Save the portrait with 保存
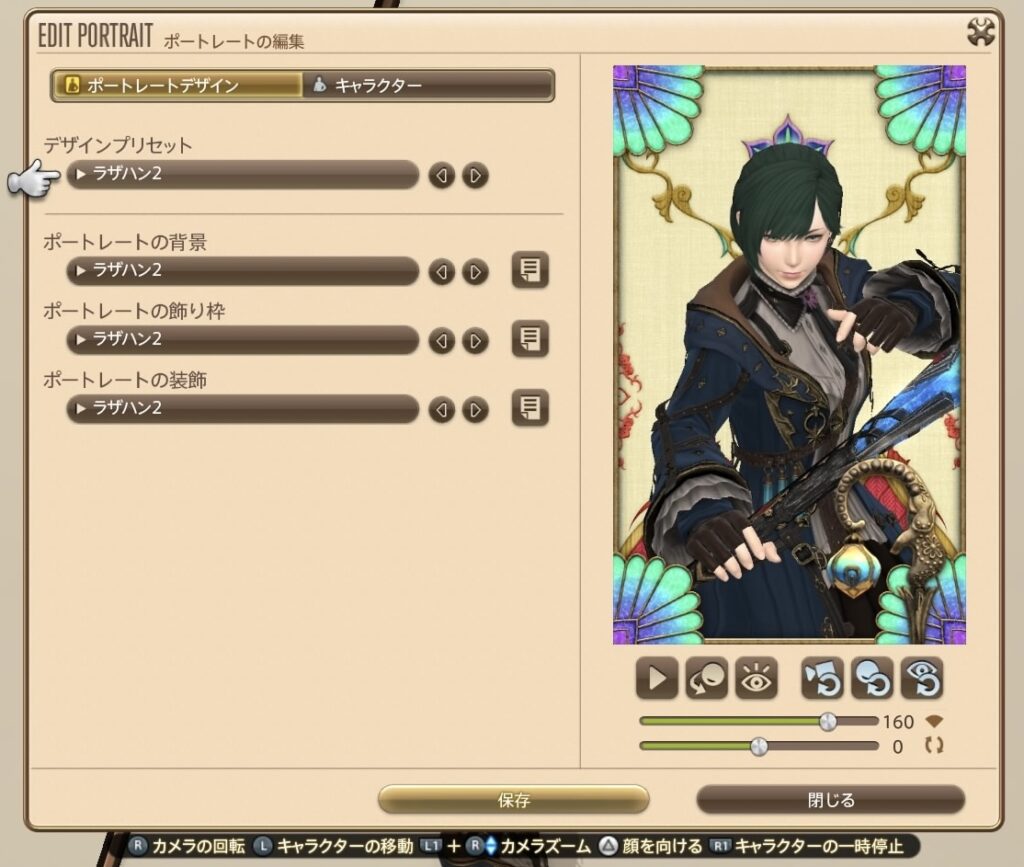The height and width of the screenshot is (867, 1024). 513,800
